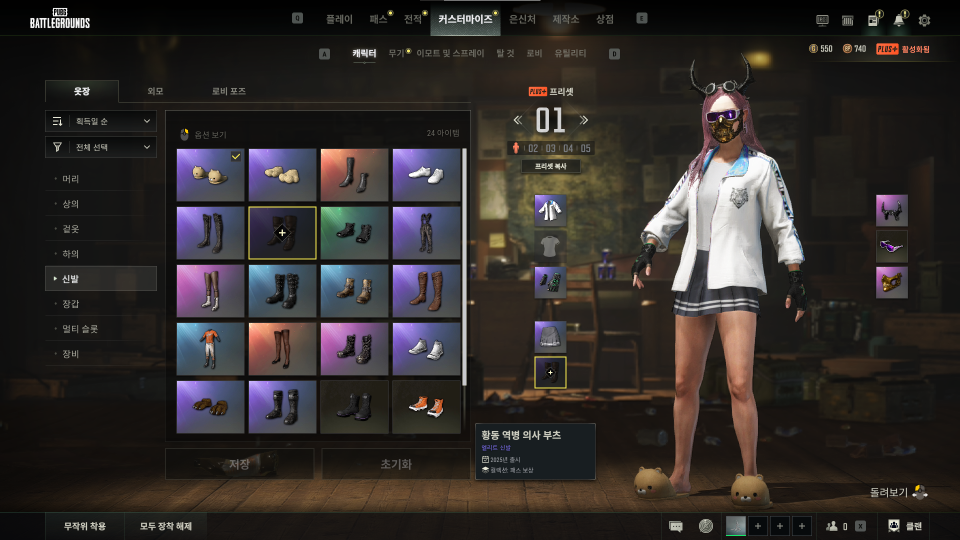The height and width of the screenshot is (540, 960).
Task: Switch to the 외모 (Appearance) tab
Action: pyautogui.click(x=155, y=91)
